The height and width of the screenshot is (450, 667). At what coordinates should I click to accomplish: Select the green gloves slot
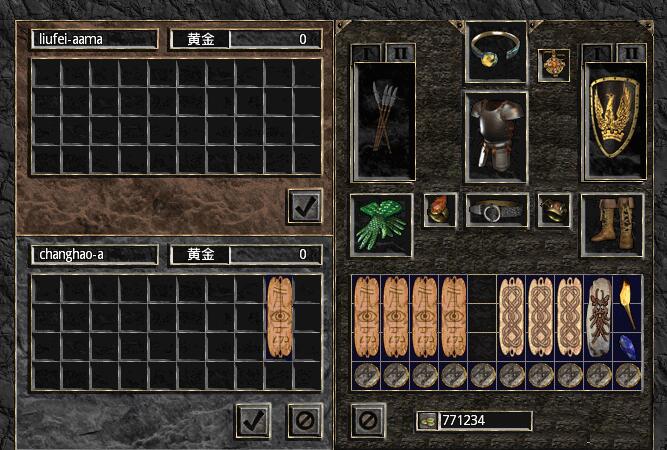[x=381, y=225]
